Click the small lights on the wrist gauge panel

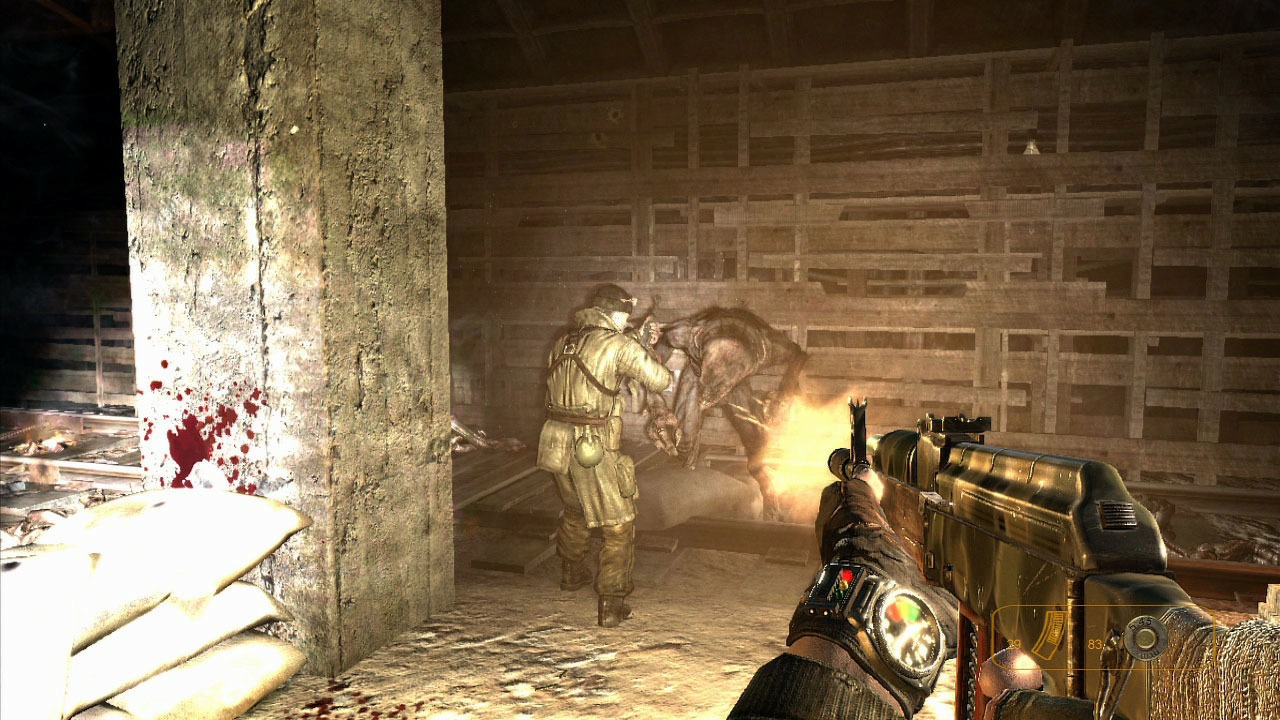(817, 611)
